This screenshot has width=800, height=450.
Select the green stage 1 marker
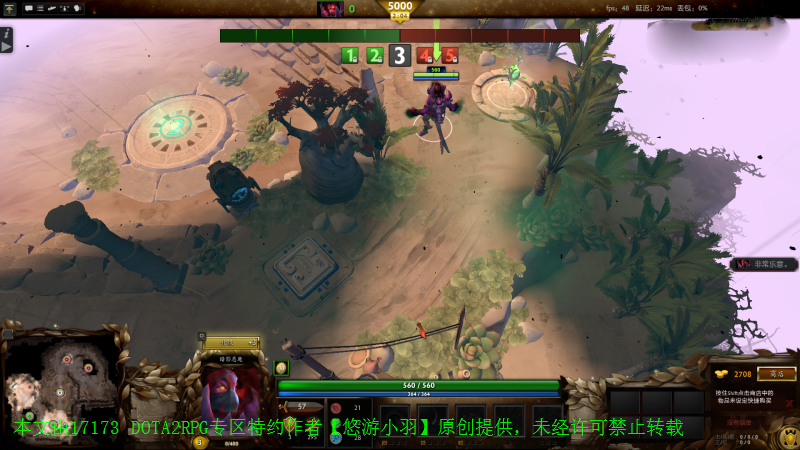point(350,56)
